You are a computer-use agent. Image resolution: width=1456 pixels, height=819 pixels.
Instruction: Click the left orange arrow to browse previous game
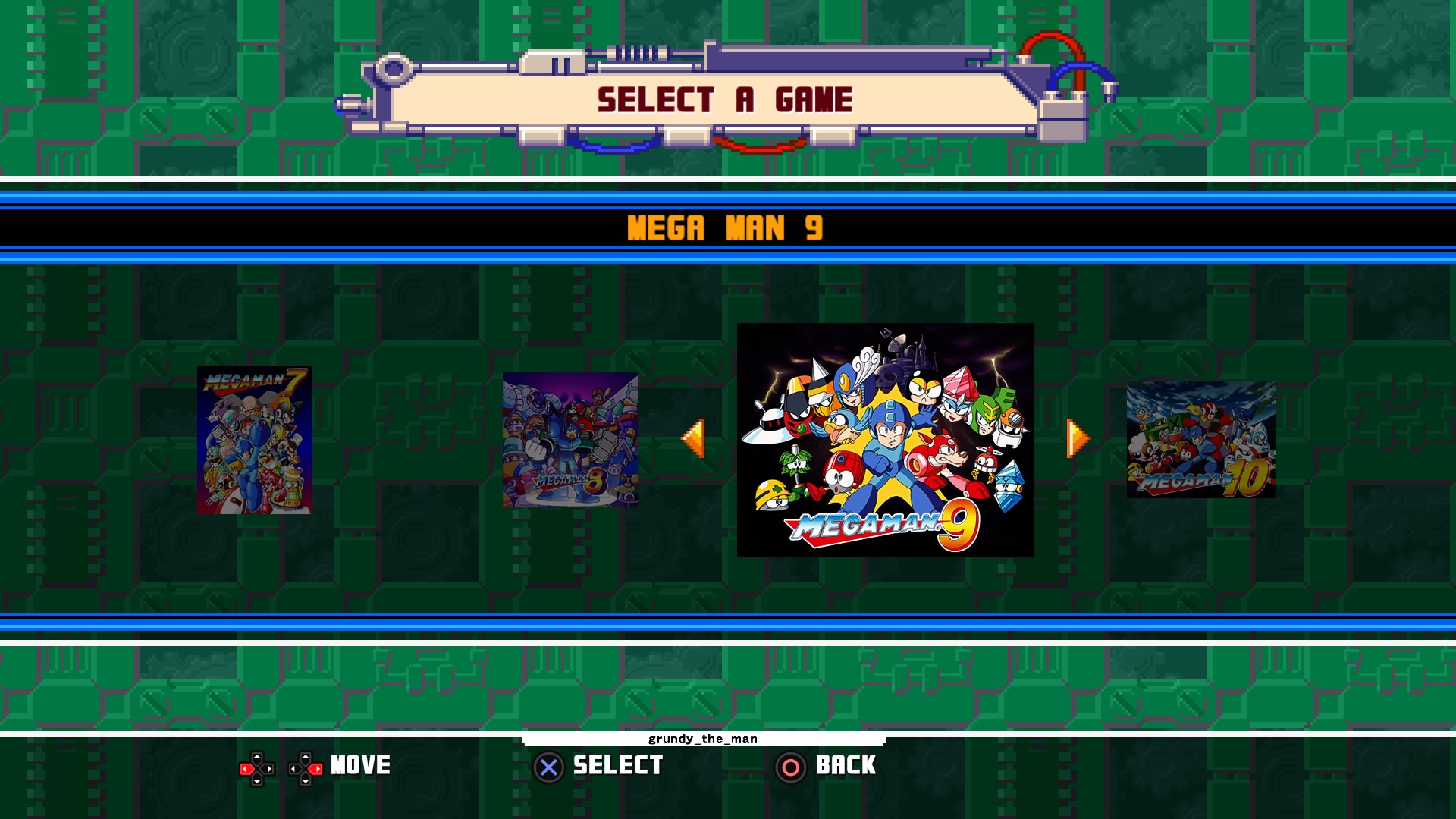694,440
